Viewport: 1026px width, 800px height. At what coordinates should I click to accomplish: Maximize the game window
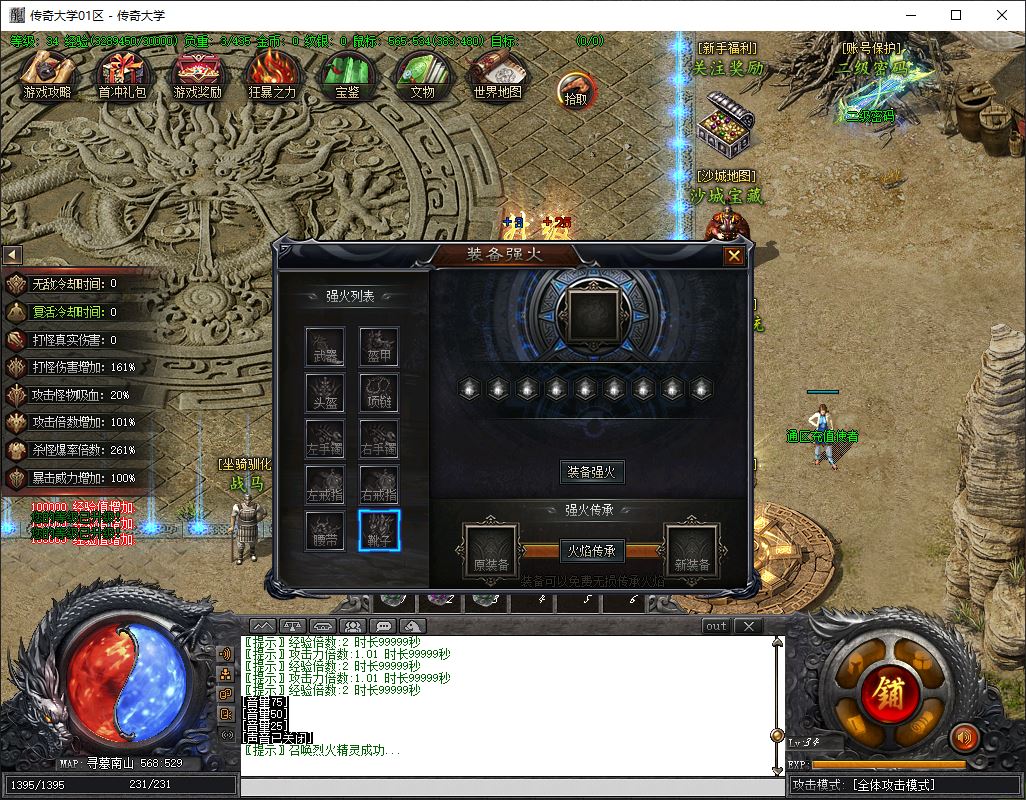956,15
